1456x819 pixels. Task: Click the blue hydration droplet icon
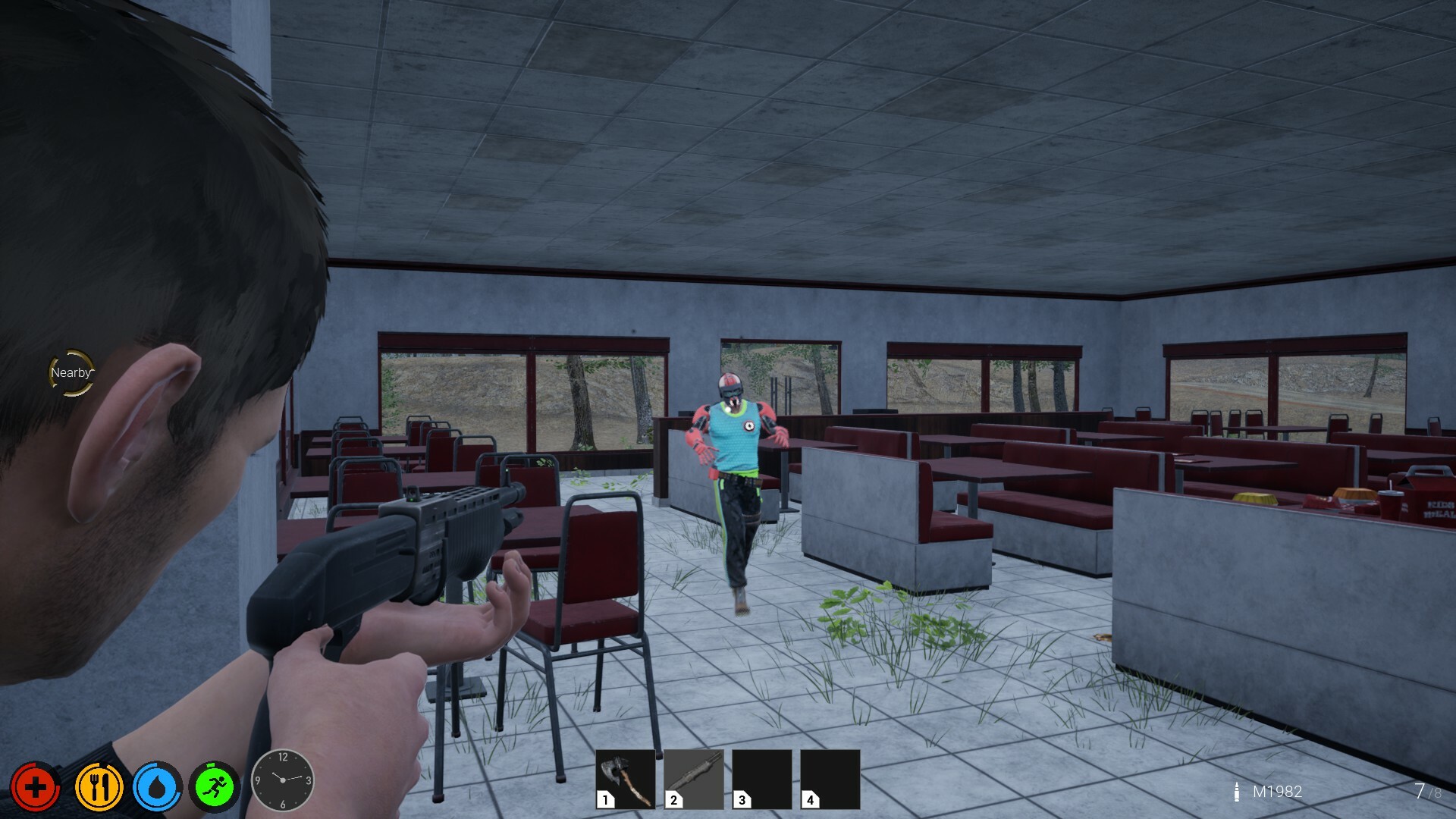tap(159, 786)
